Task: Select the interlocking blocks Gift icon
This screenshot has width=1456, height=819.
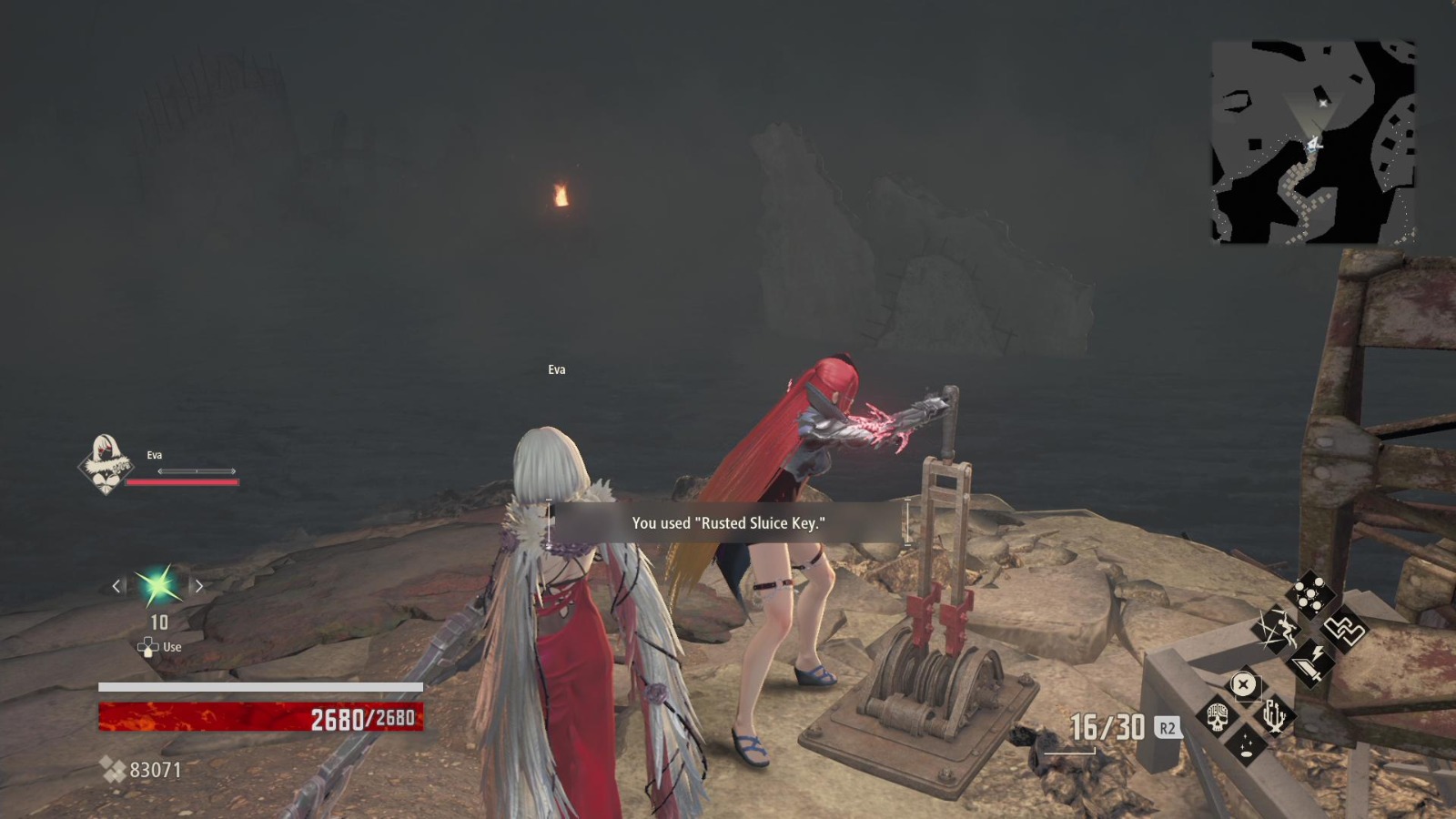Action: (1346, 630)
